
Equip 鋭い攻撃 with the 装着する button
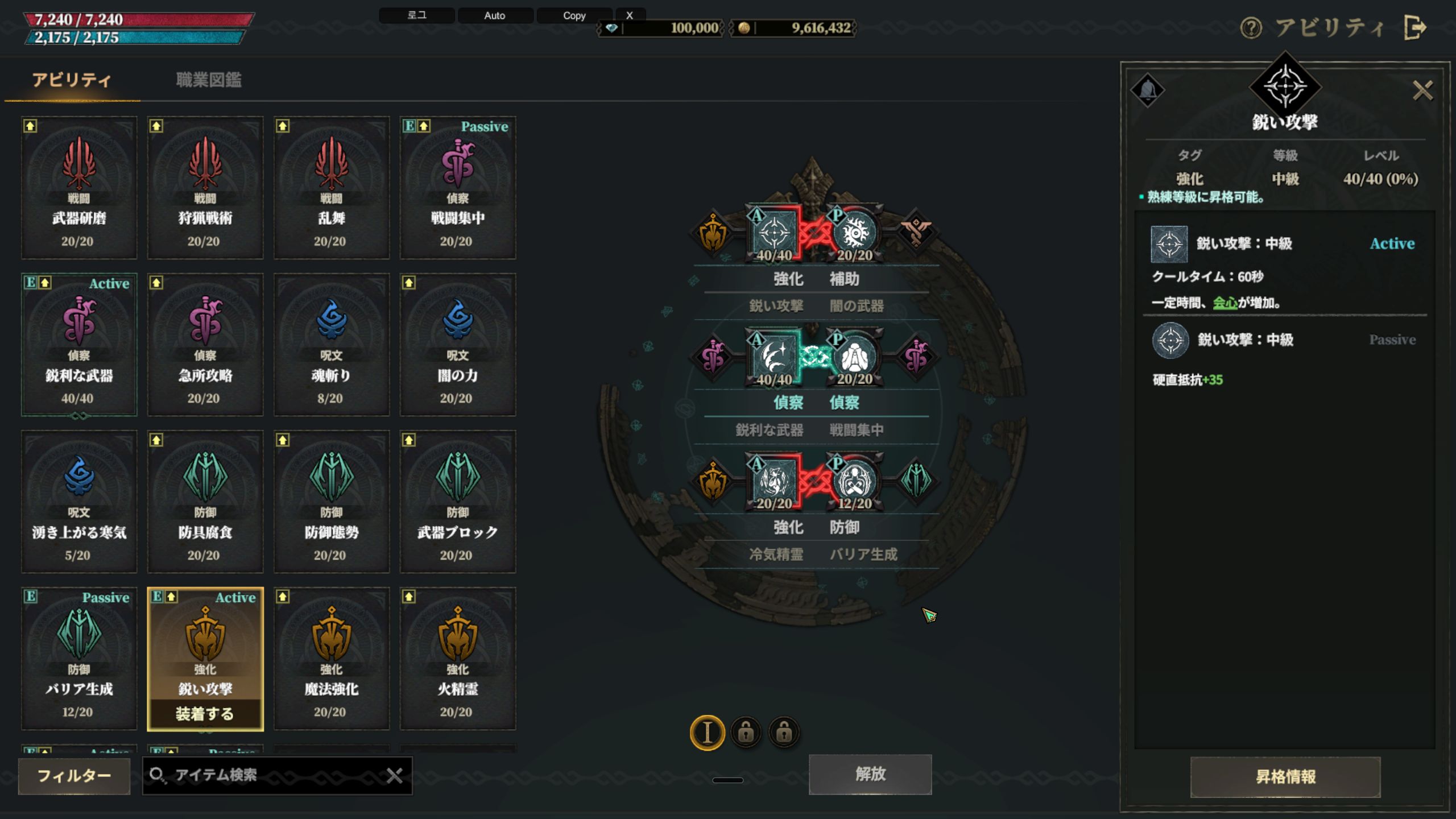pos(205,714)
